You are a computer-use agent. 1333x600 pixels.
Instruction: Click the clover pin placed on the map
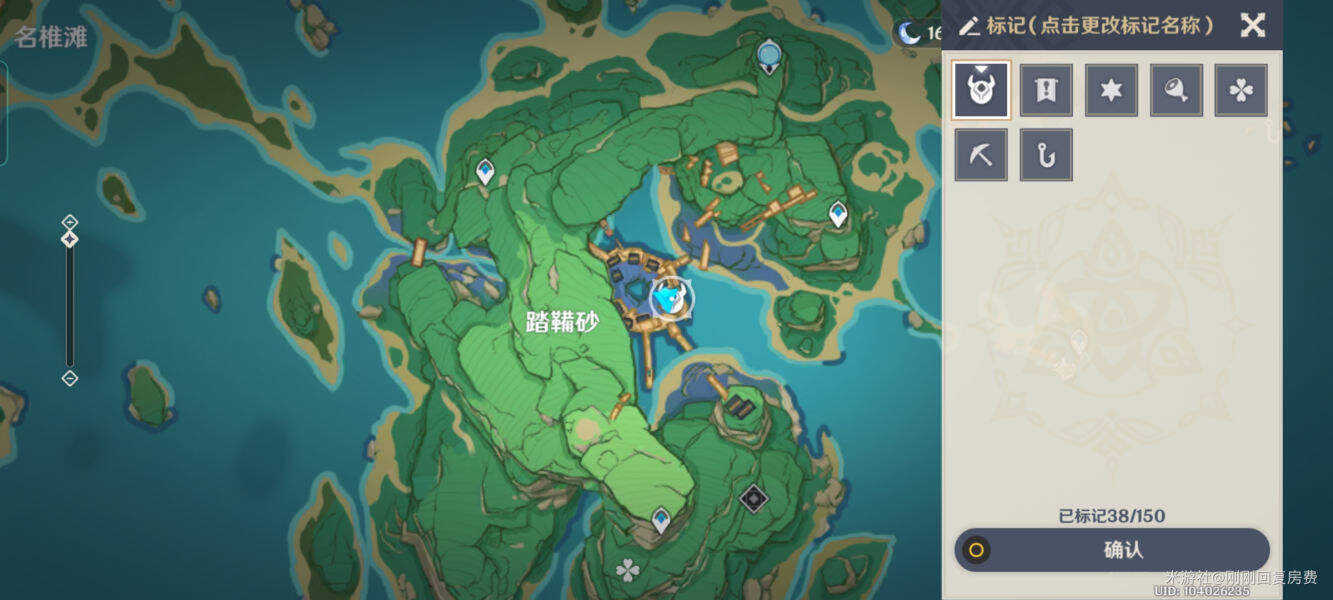628,571
